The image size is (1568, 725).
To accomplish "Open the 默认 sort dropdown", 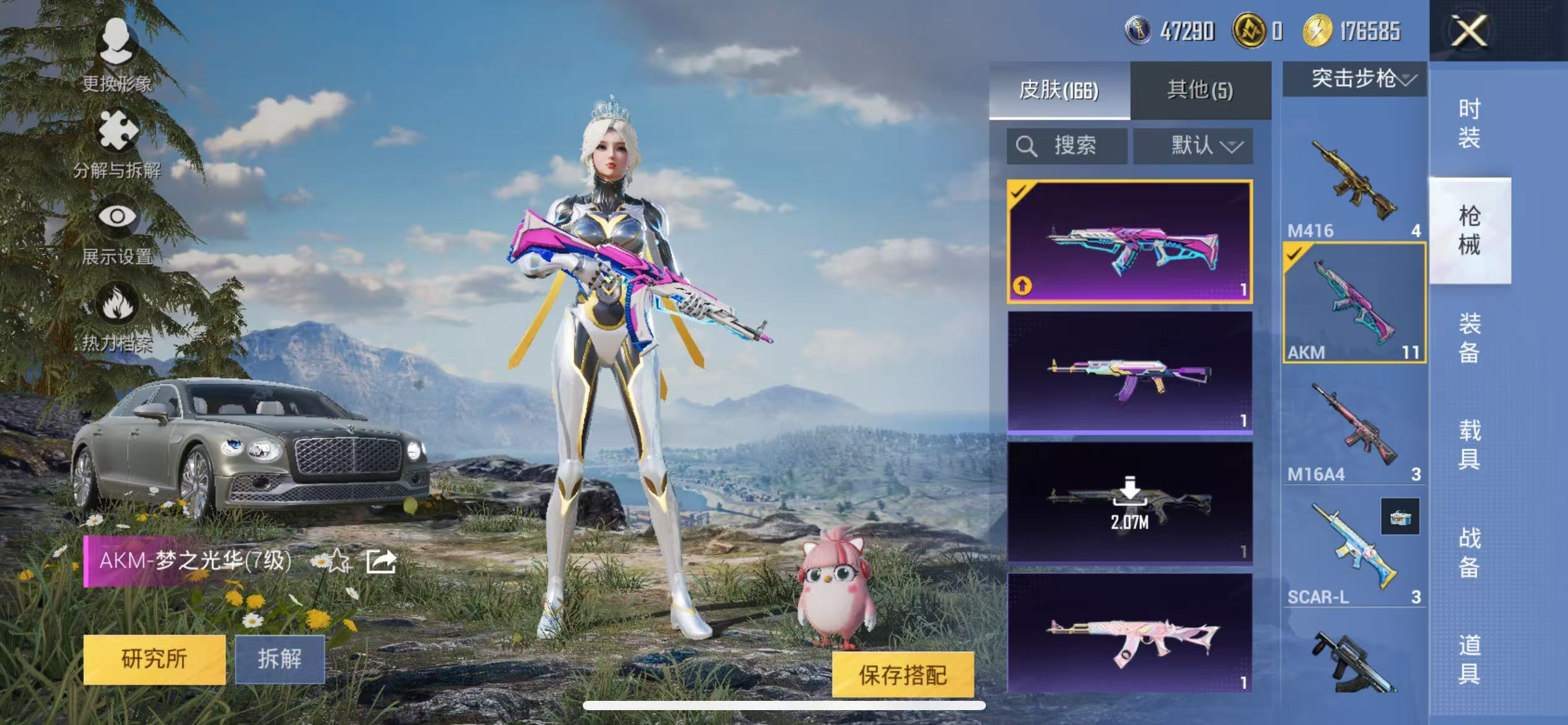I will tap(1193, 146).
